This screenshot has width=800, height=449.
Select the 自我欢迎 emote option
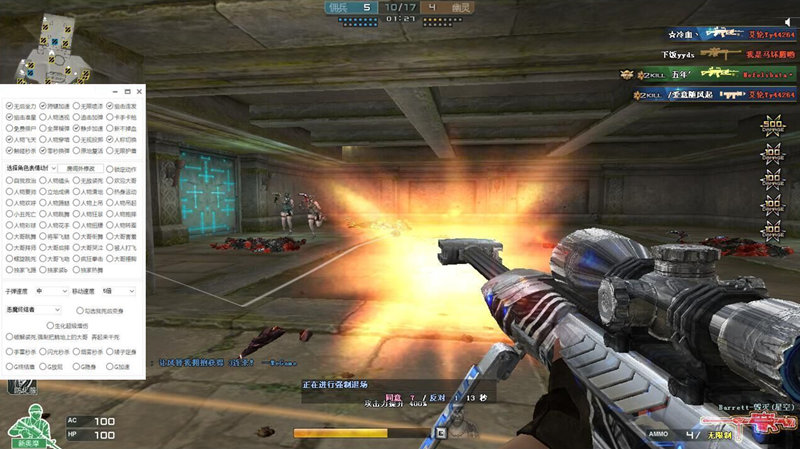pos(9,180)
